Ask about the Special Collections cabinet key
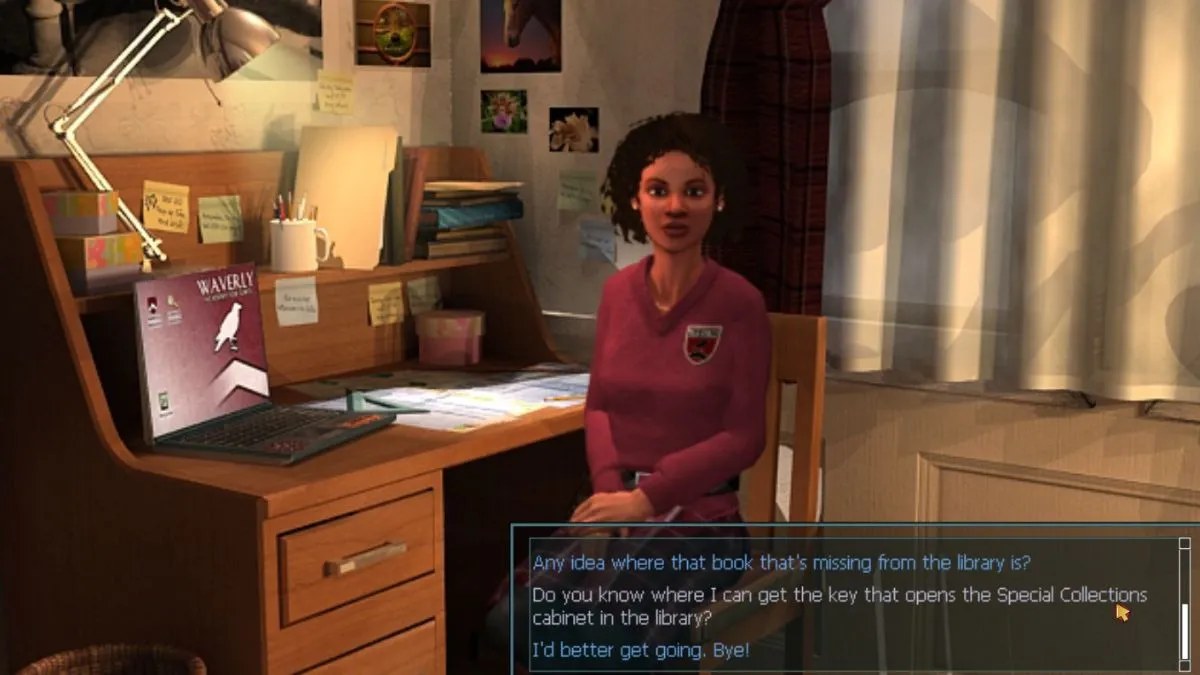The width and height of the screenshot is (1200, 675). [839, 606]
